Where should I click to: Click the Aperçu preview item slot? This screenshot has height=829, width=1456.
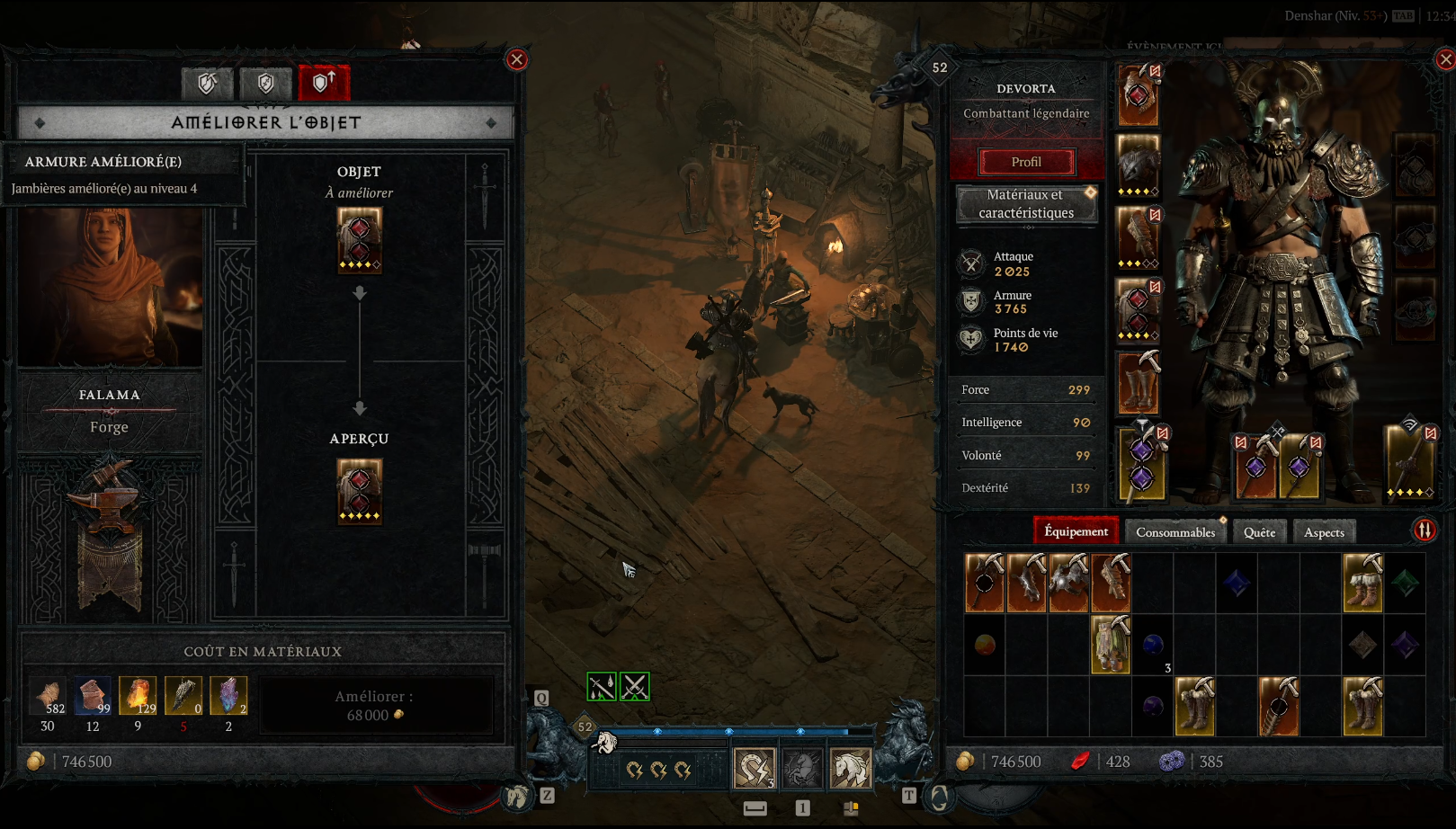[359, 491]
